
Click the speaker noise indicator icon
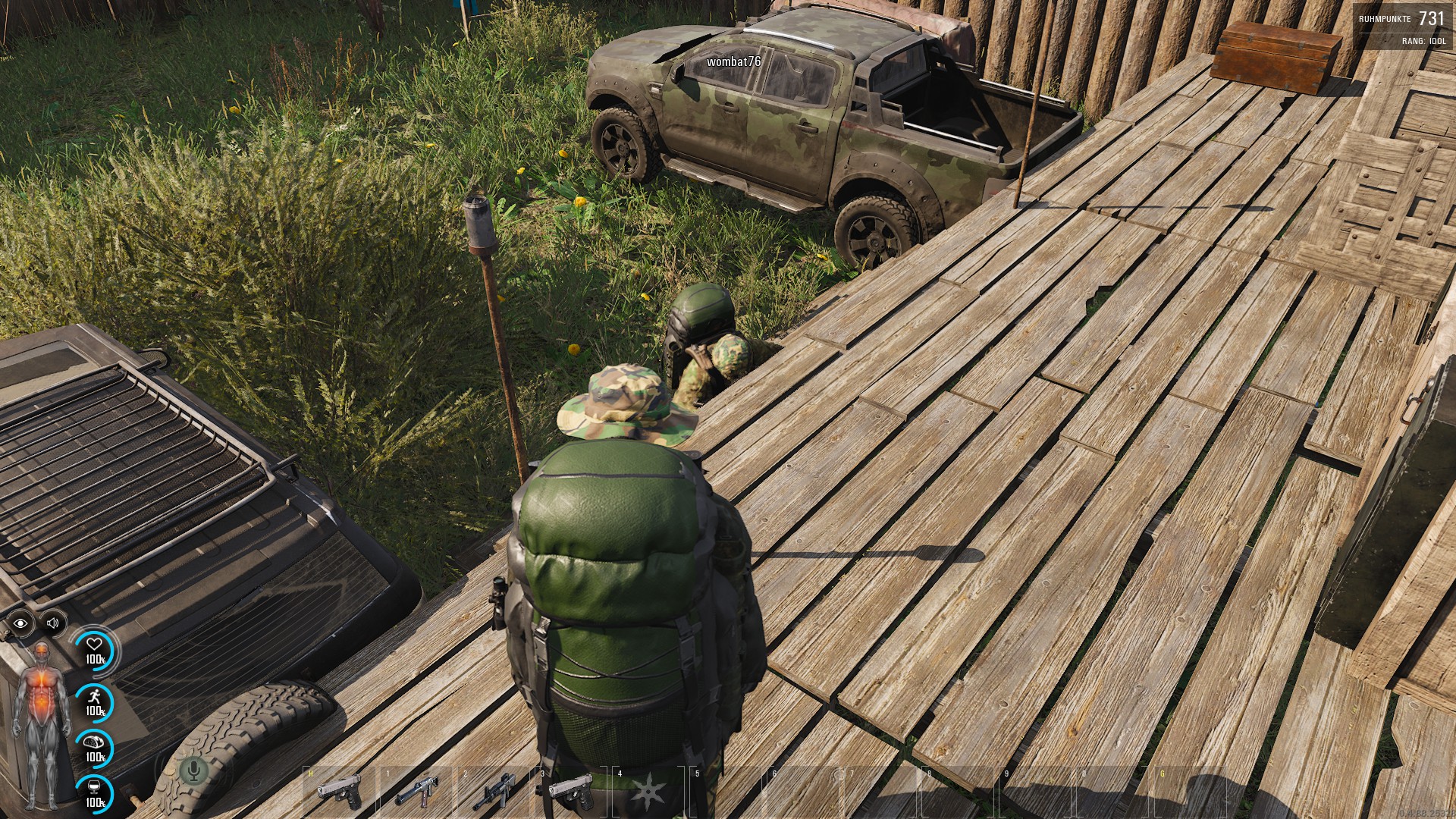pos(52,623)
